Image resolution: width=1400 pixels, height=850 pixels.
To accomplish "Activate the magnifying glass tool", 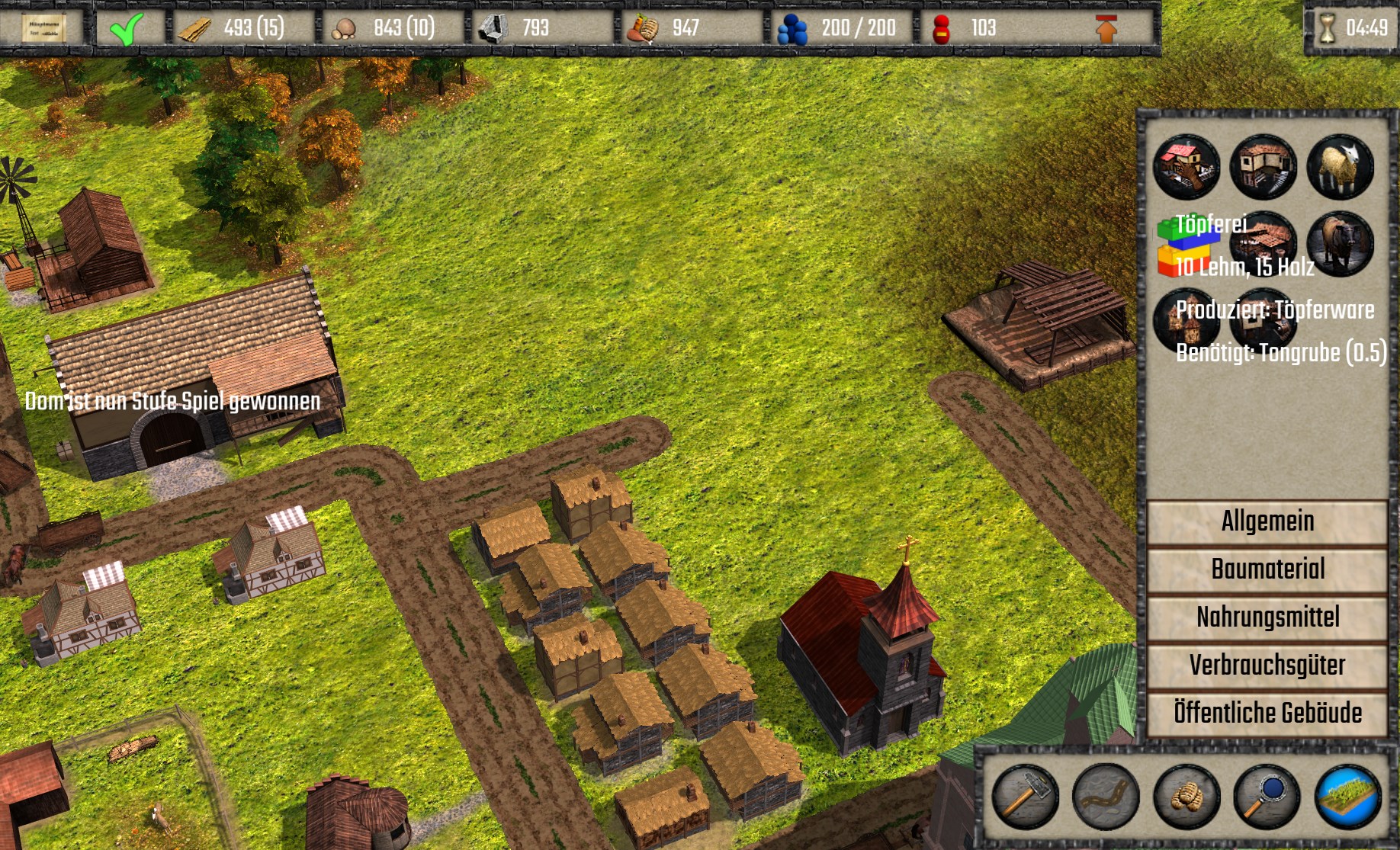I will (1266, 797).
